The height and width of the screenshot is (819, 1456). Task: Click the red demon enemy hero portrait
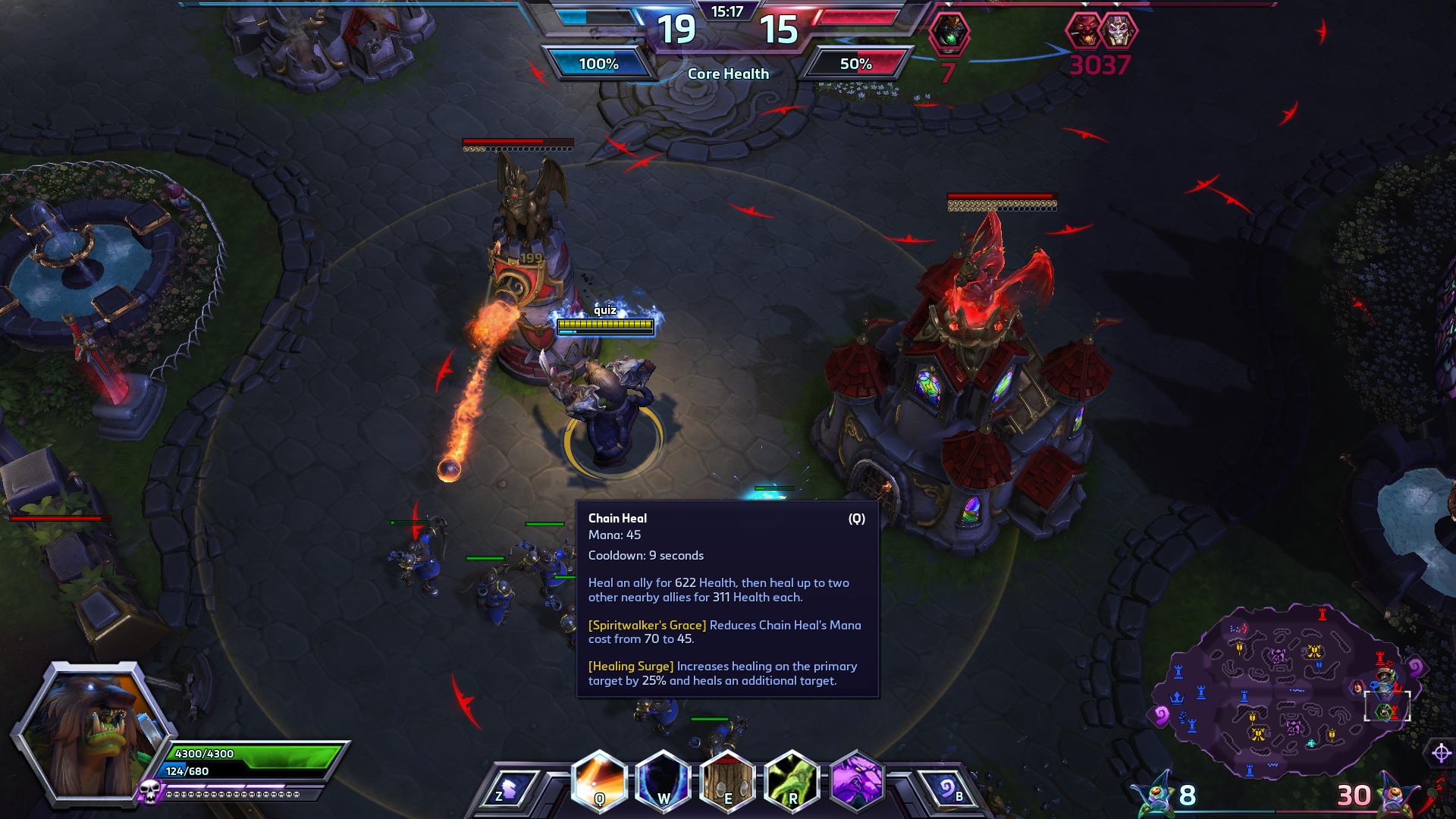point(1082,32)
